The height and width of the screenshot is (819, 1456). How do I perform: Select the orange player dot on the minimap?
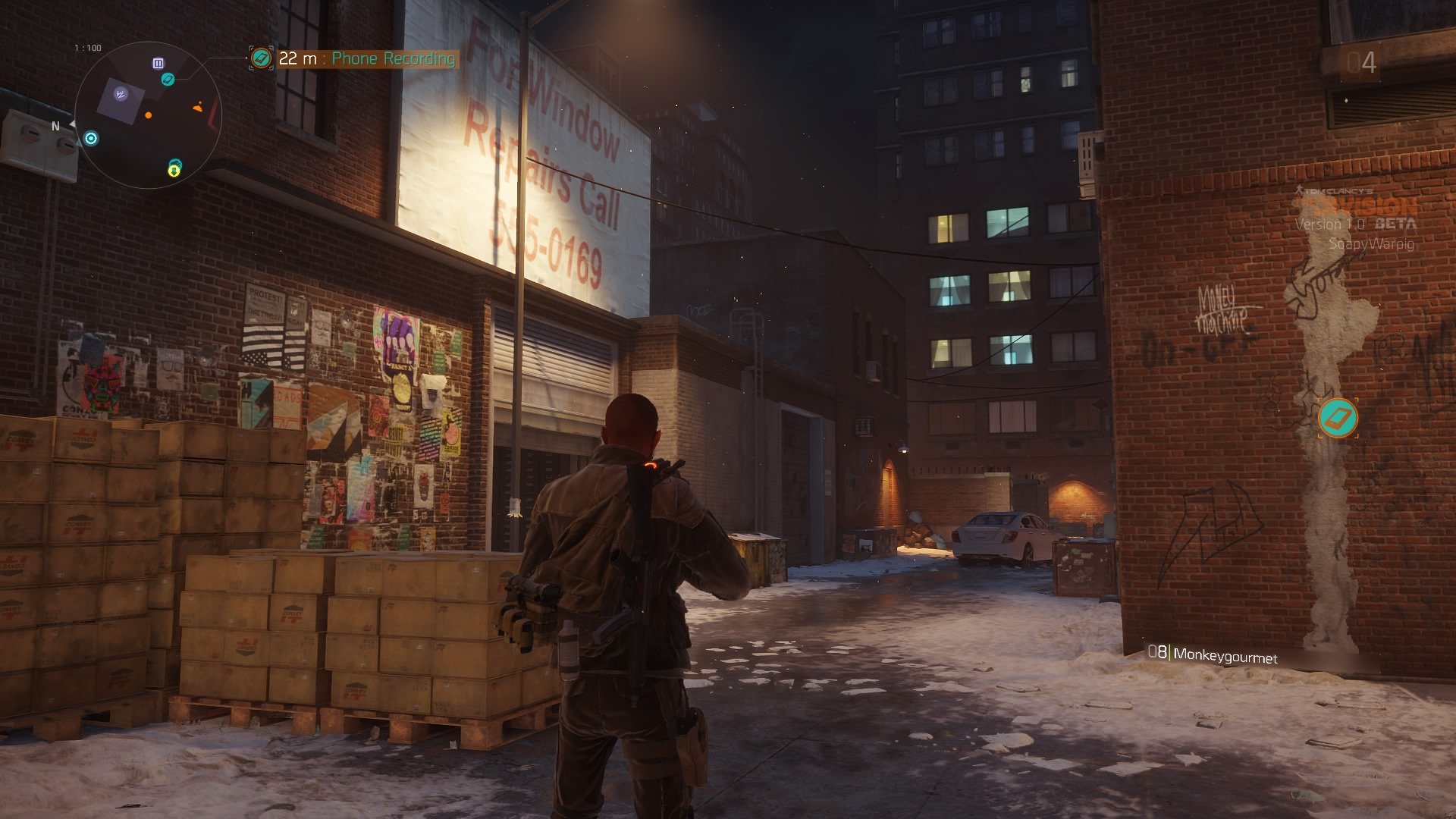[x=149, y=115]
